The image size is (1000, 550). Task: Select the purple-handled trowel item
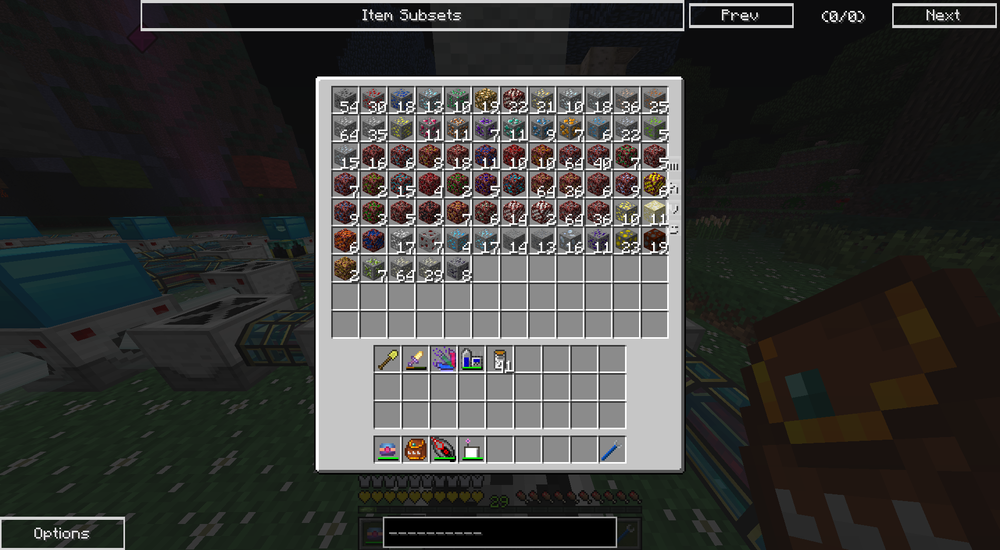[416, 359]
